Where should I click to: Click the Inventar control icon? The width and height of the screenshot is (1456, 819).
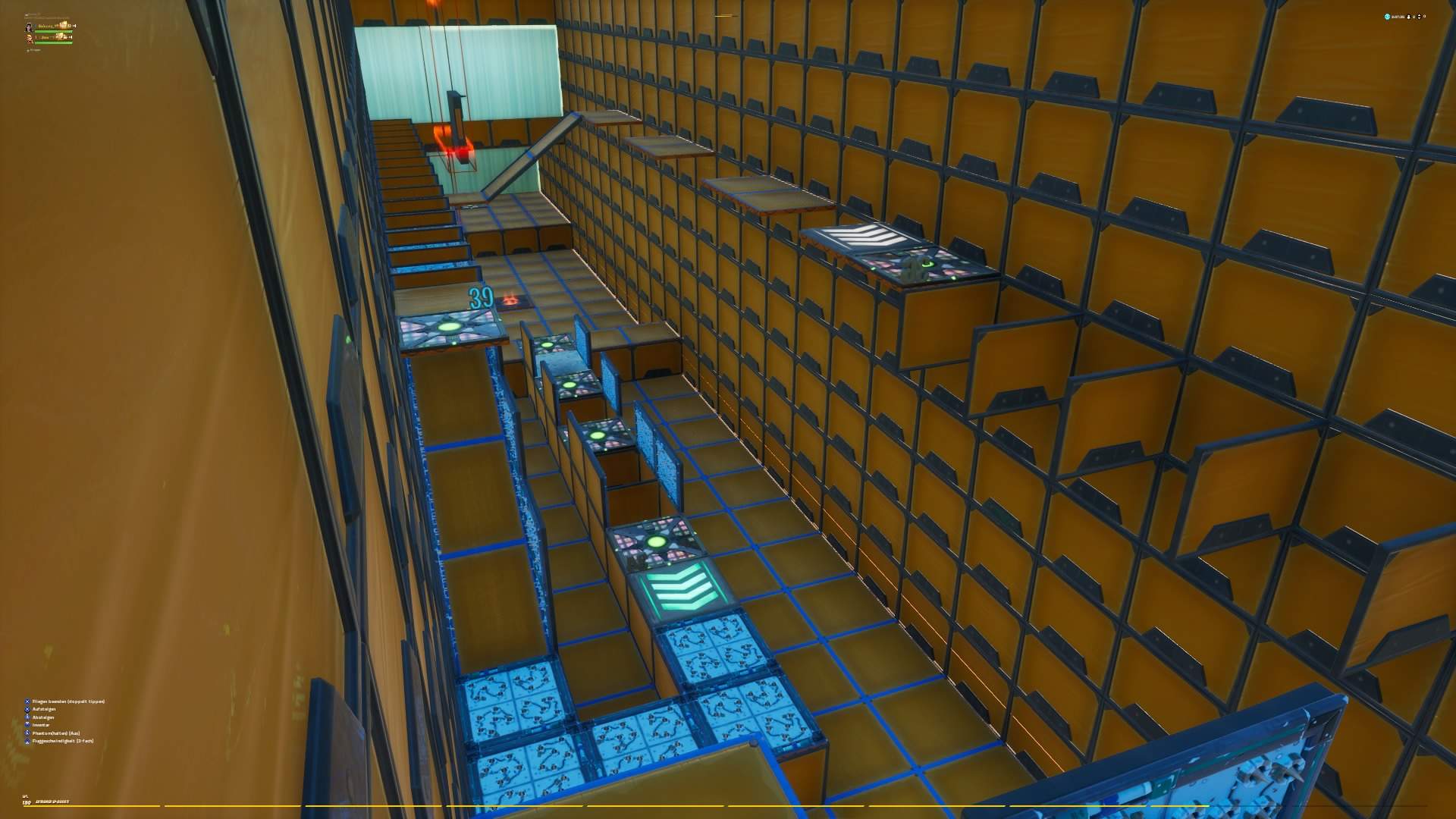pyautogui.click(x=27, y=724)
